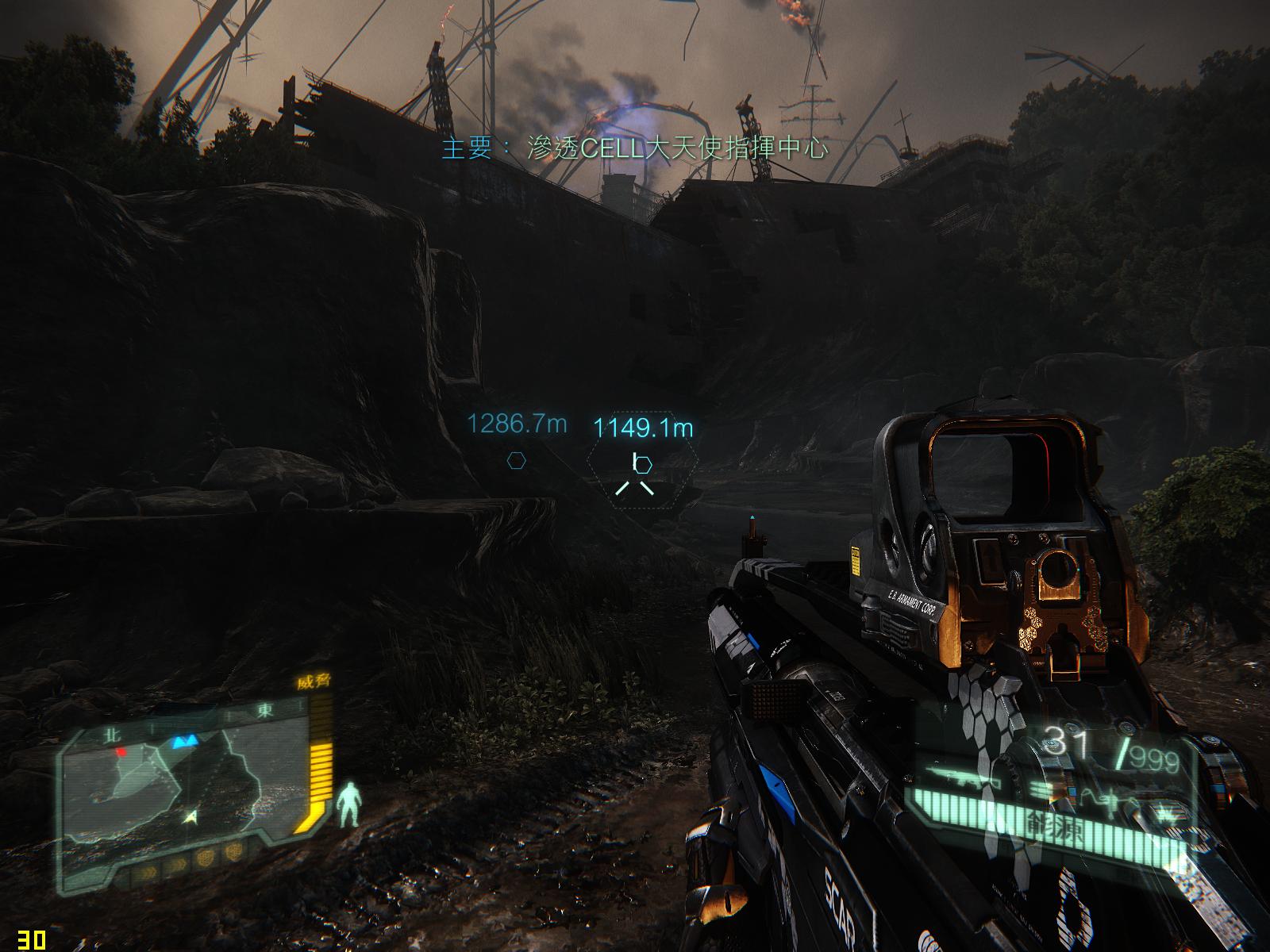Click the blue objective markers on minimap
This screenshot has height=952, width=1270.
click(x=186, y=743)
